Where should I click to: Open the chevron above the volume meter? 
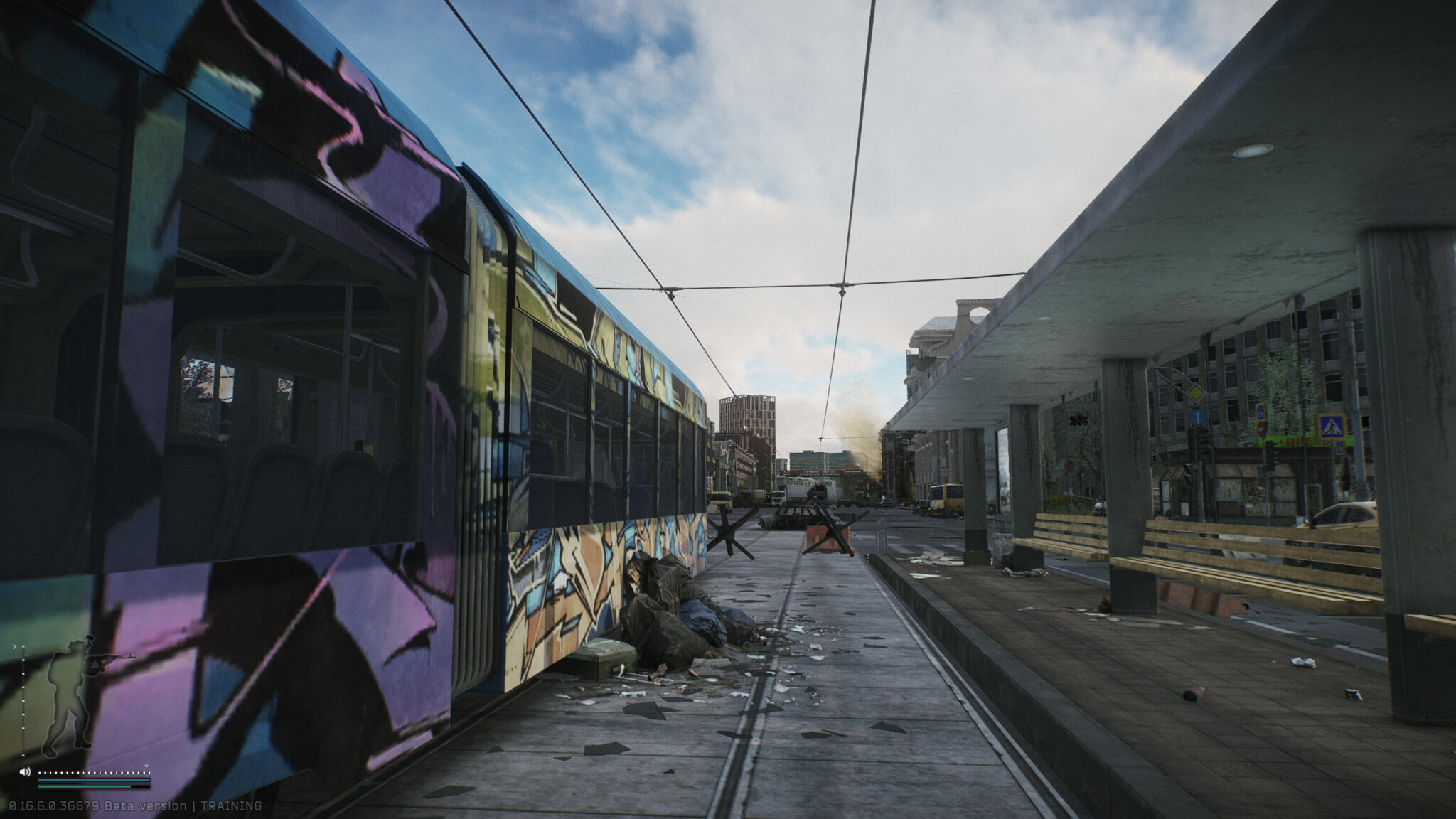coord(147,766)
